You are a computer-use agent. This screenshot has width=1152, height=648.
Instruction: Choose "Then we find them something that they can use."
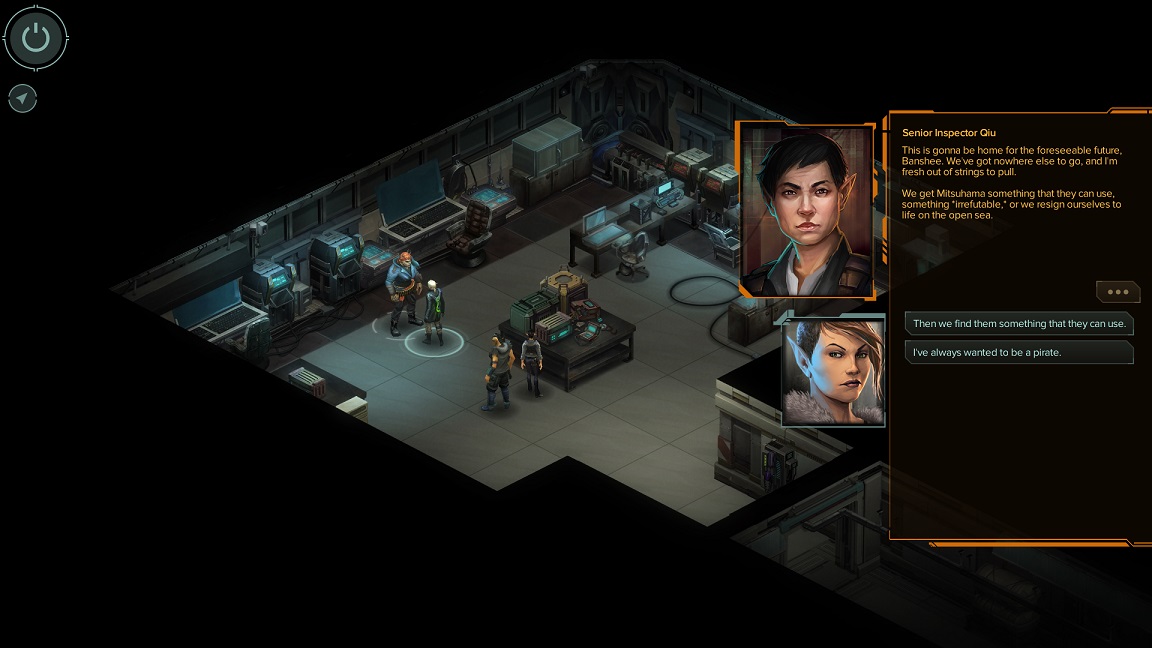[x=1019, y=323]
